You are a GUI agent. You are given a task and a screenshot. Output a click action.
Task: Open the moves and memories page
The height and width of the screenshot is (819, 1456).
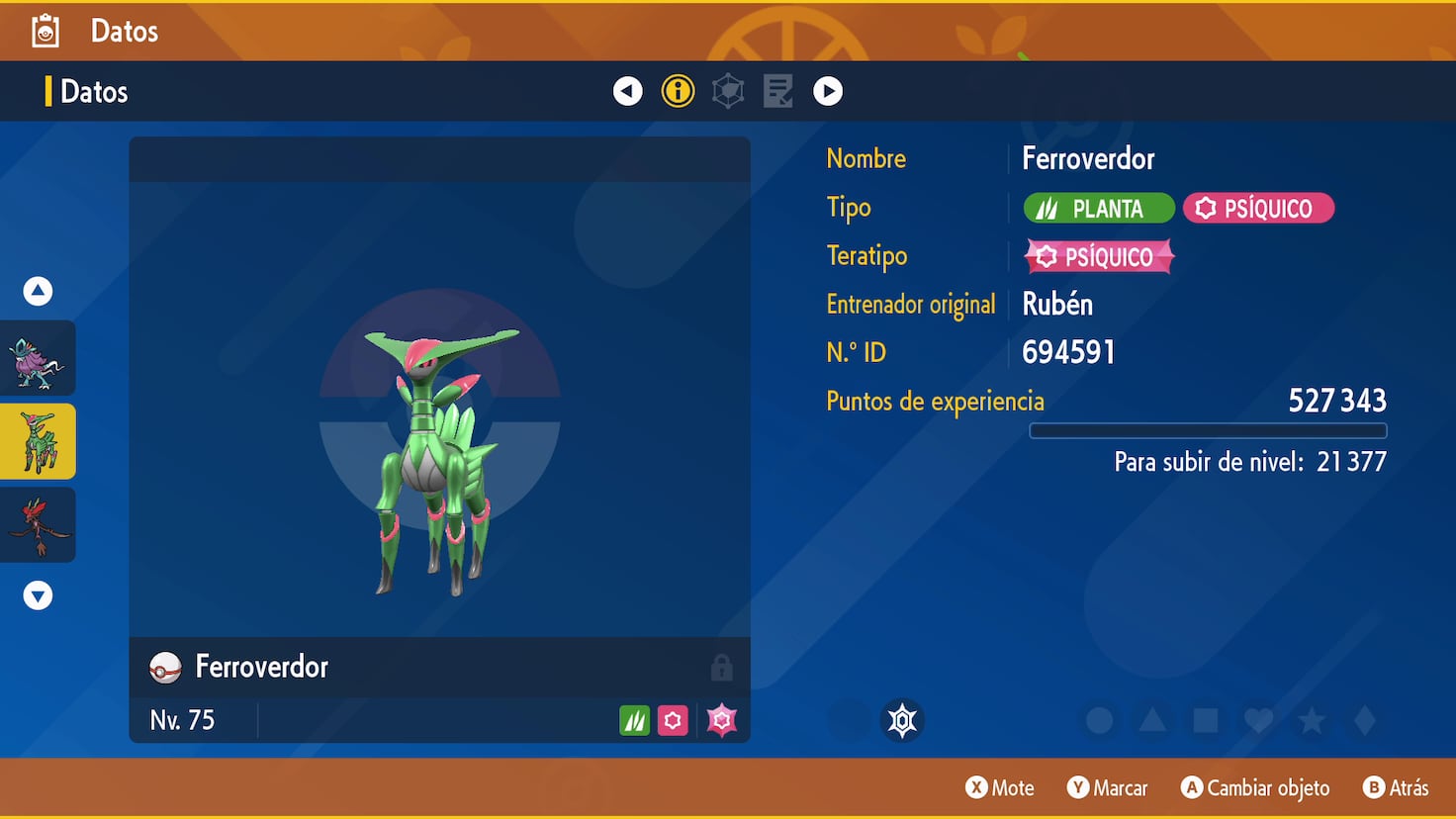777,90
